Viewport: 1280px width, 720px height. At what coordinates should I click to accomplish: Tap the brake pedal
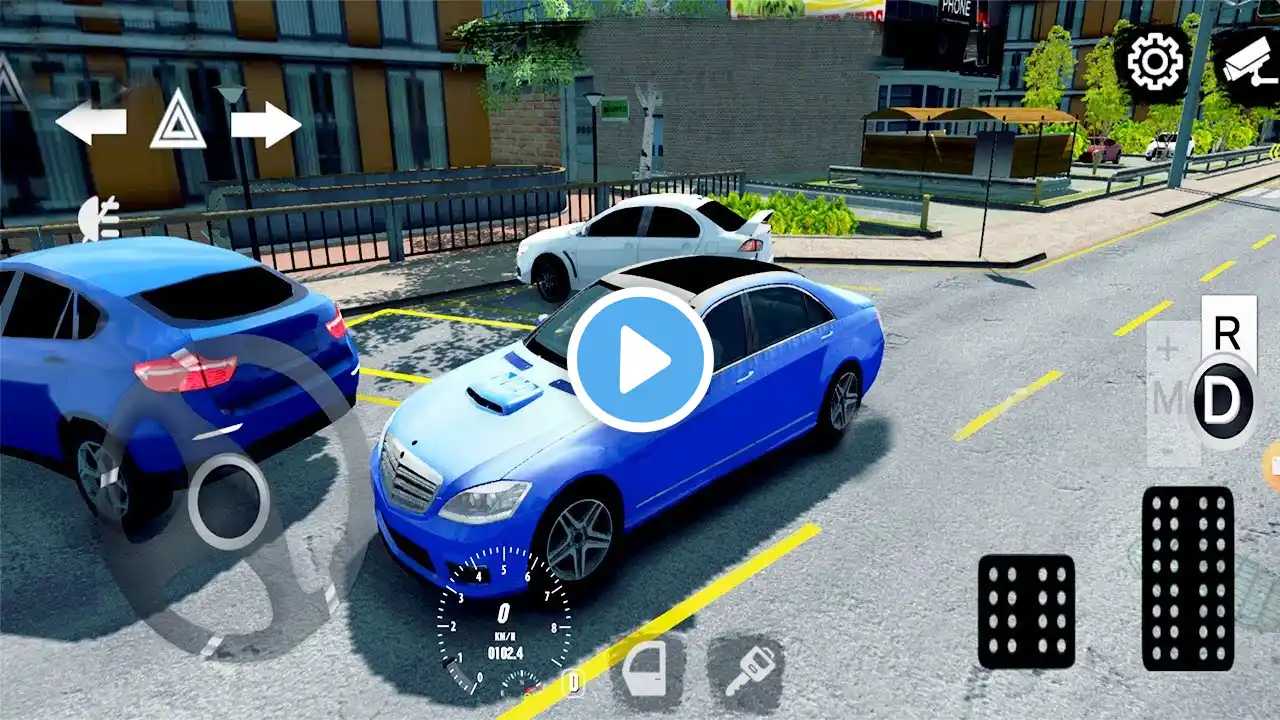coord(1026,611)
